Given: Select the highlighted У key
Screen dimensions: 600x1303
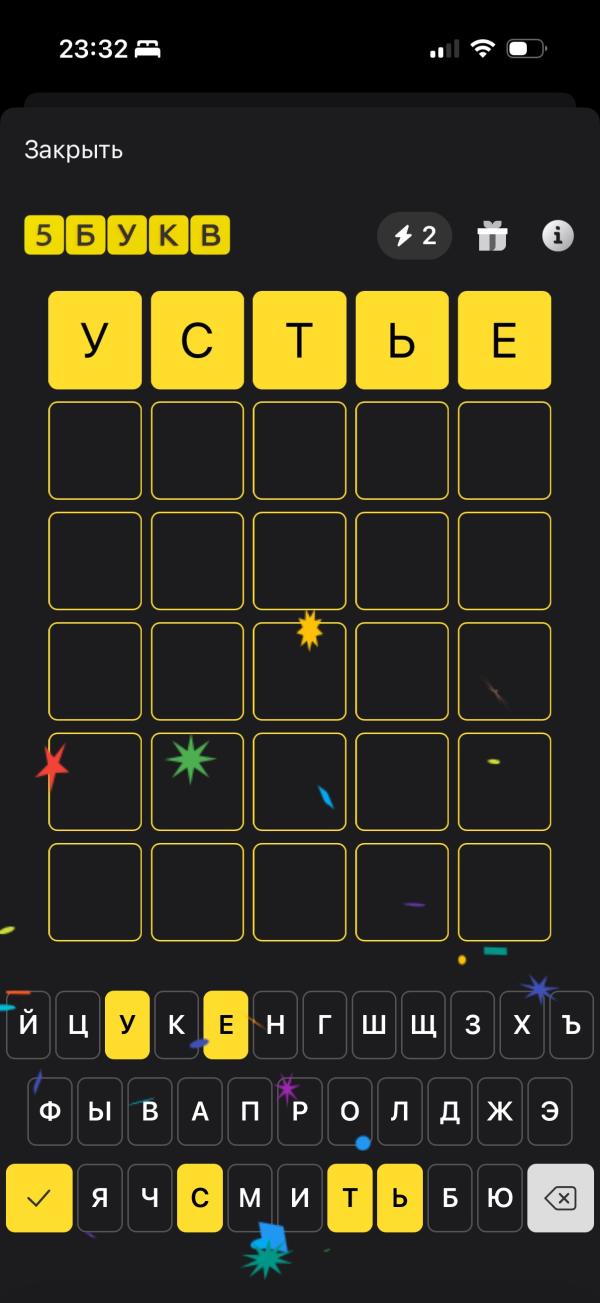Looking at the screenshot, I should [127, 1025].
